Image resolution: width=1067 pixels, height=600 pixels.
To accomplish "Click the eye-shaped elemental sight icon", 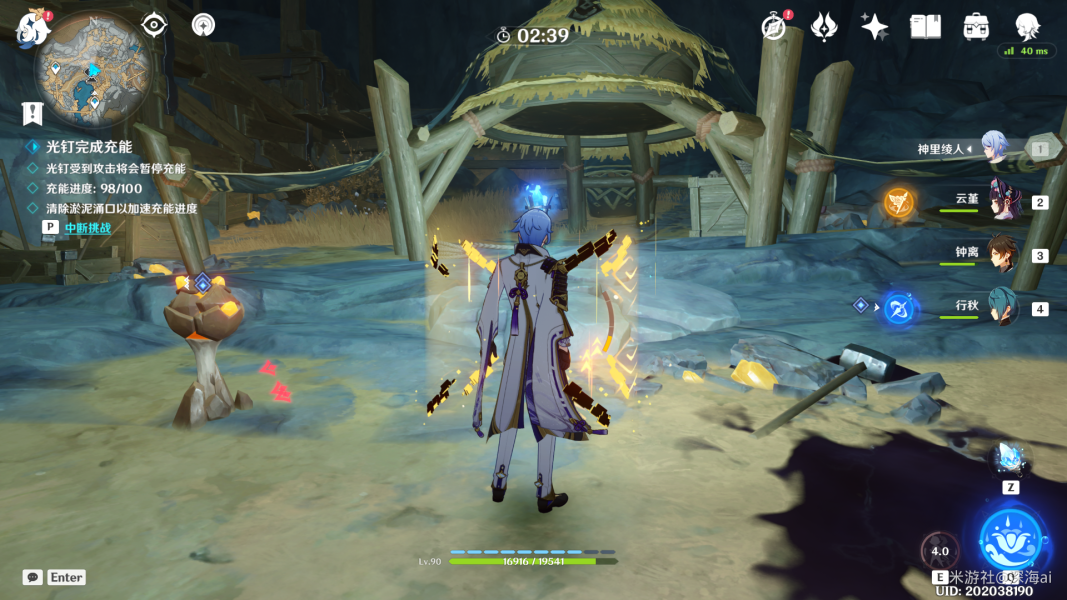I will [154, 25].
